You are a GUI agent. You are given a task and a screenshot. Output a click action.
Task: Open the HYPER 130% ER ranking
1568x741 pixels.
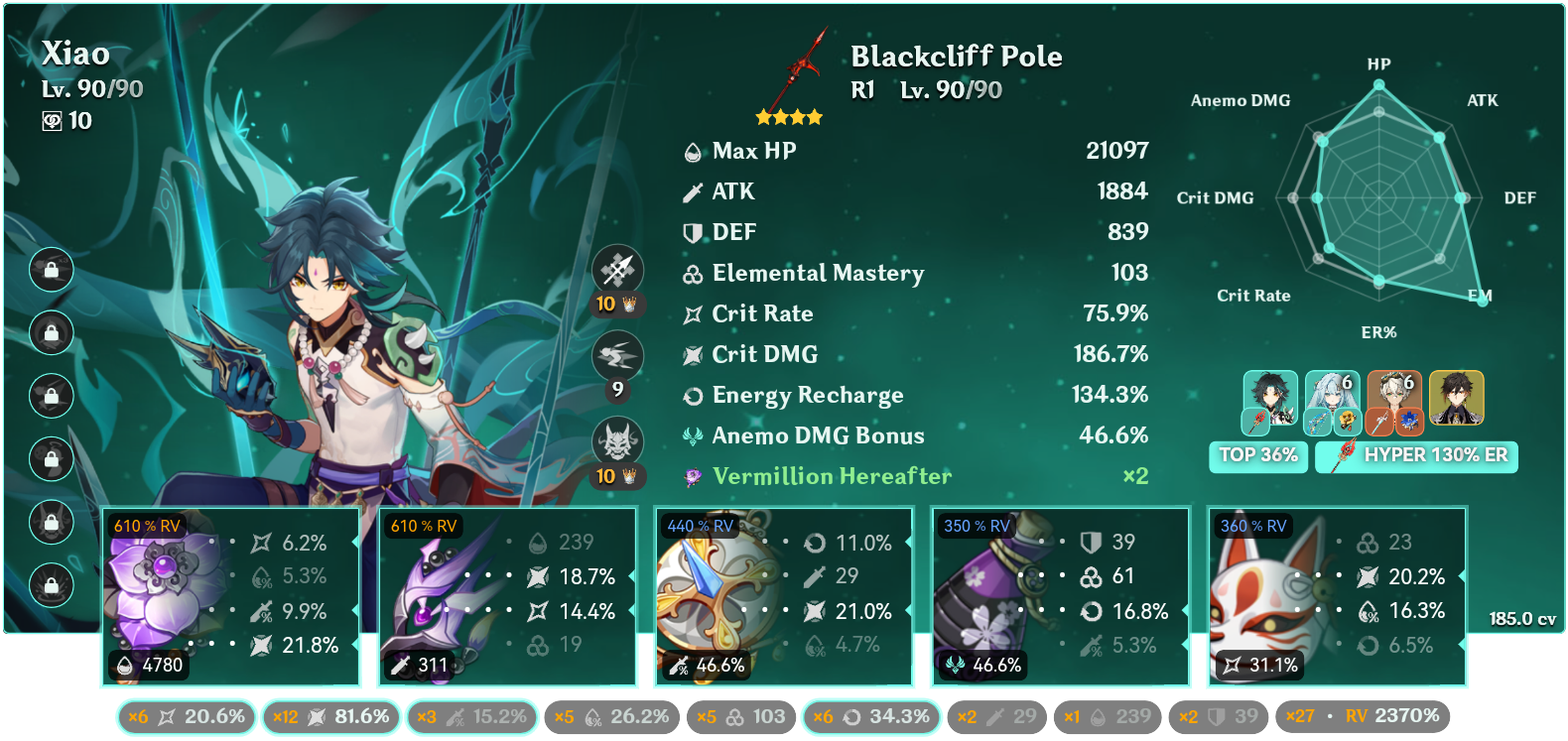pos(1416,456)
